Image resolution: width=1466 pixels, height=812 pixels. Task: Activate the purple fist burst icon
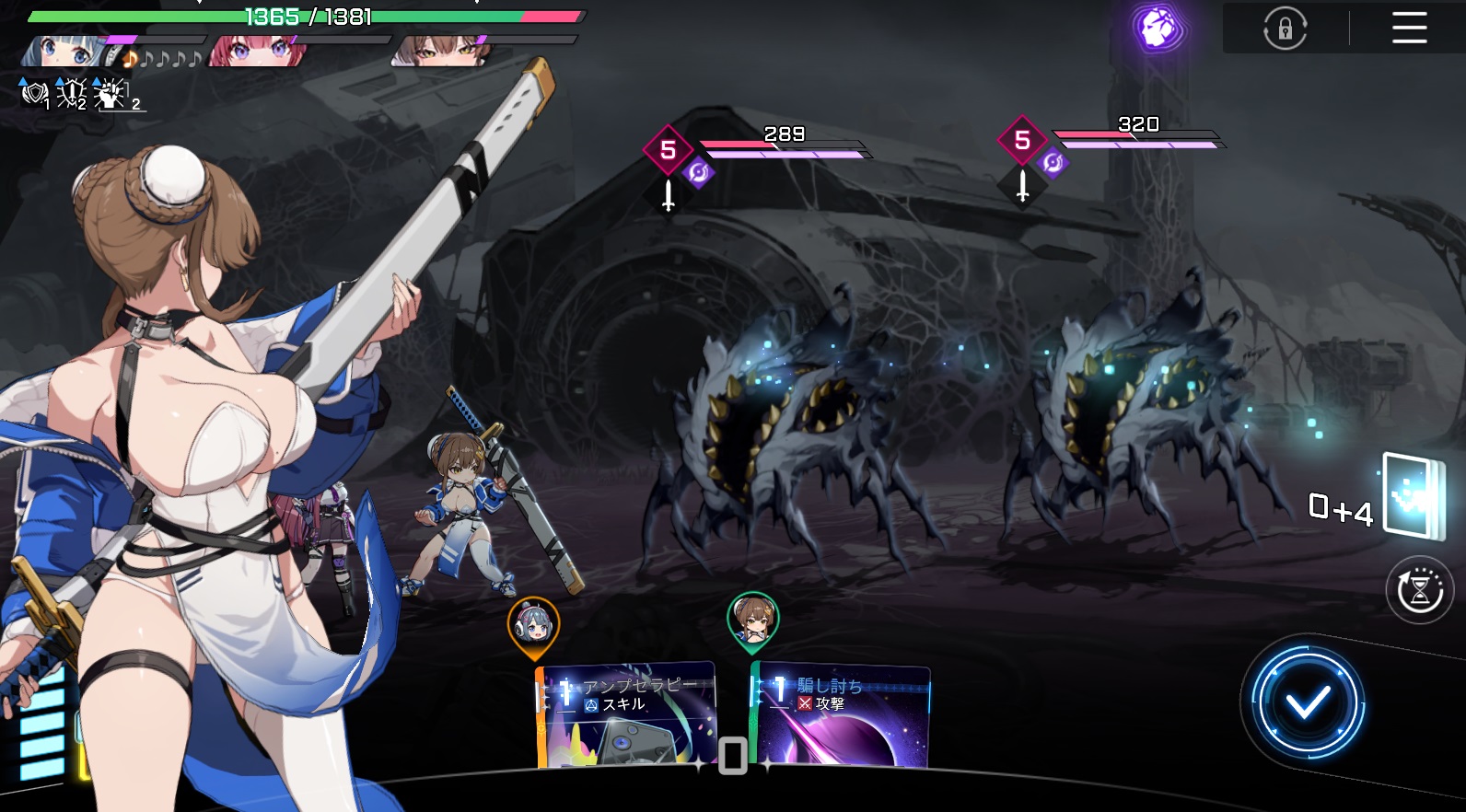point(1158,29)
